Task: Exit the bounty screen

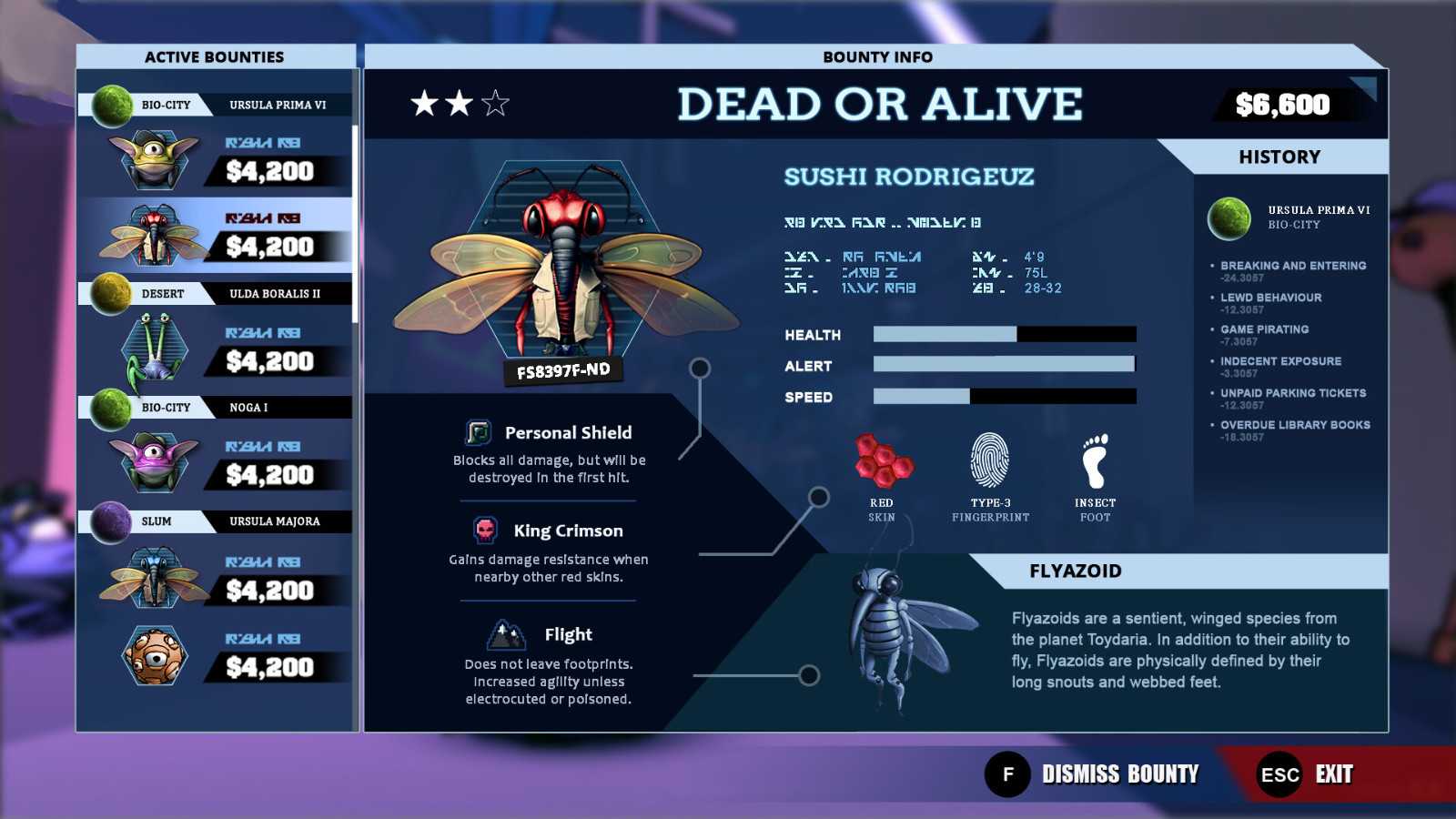Action: (x=1307, y=774)
